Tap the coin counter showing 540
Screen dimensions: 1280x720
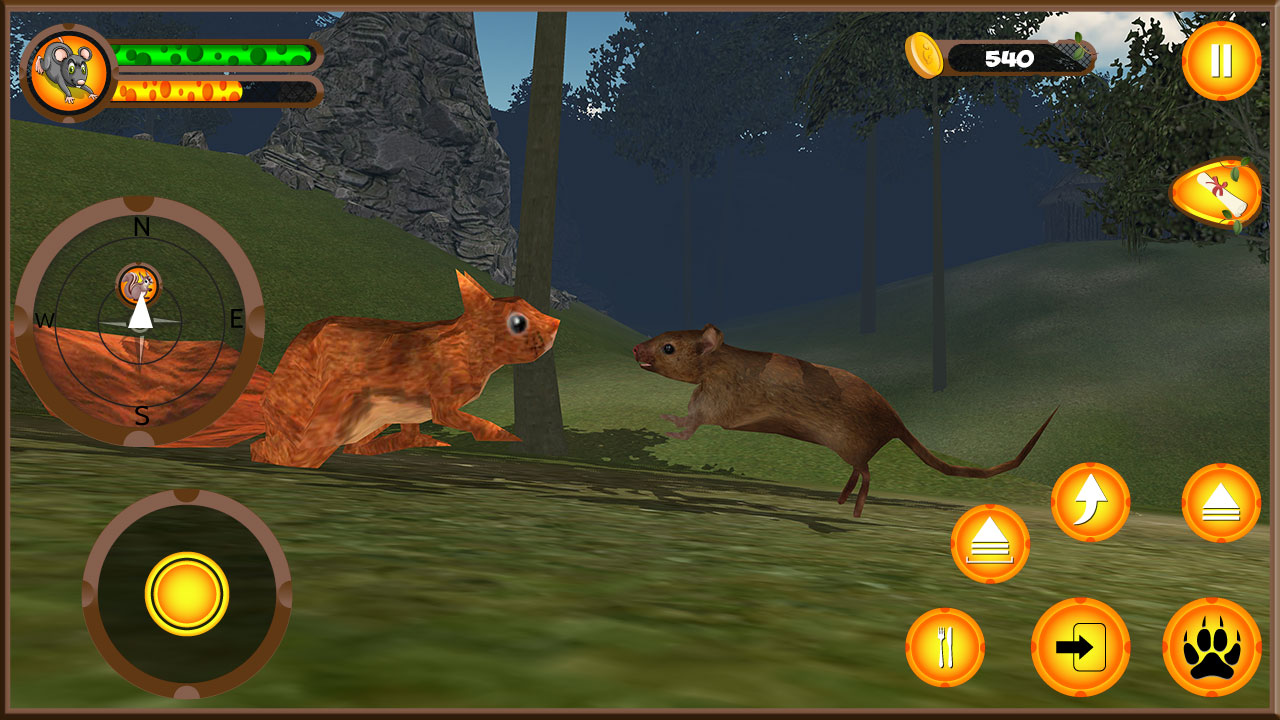click(1008, 56)
